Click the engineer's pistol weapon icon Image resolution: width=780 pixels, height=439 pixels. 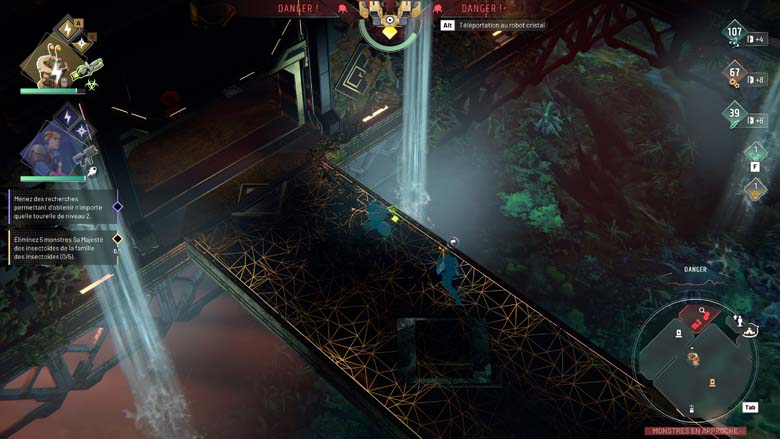click(86, 155)
